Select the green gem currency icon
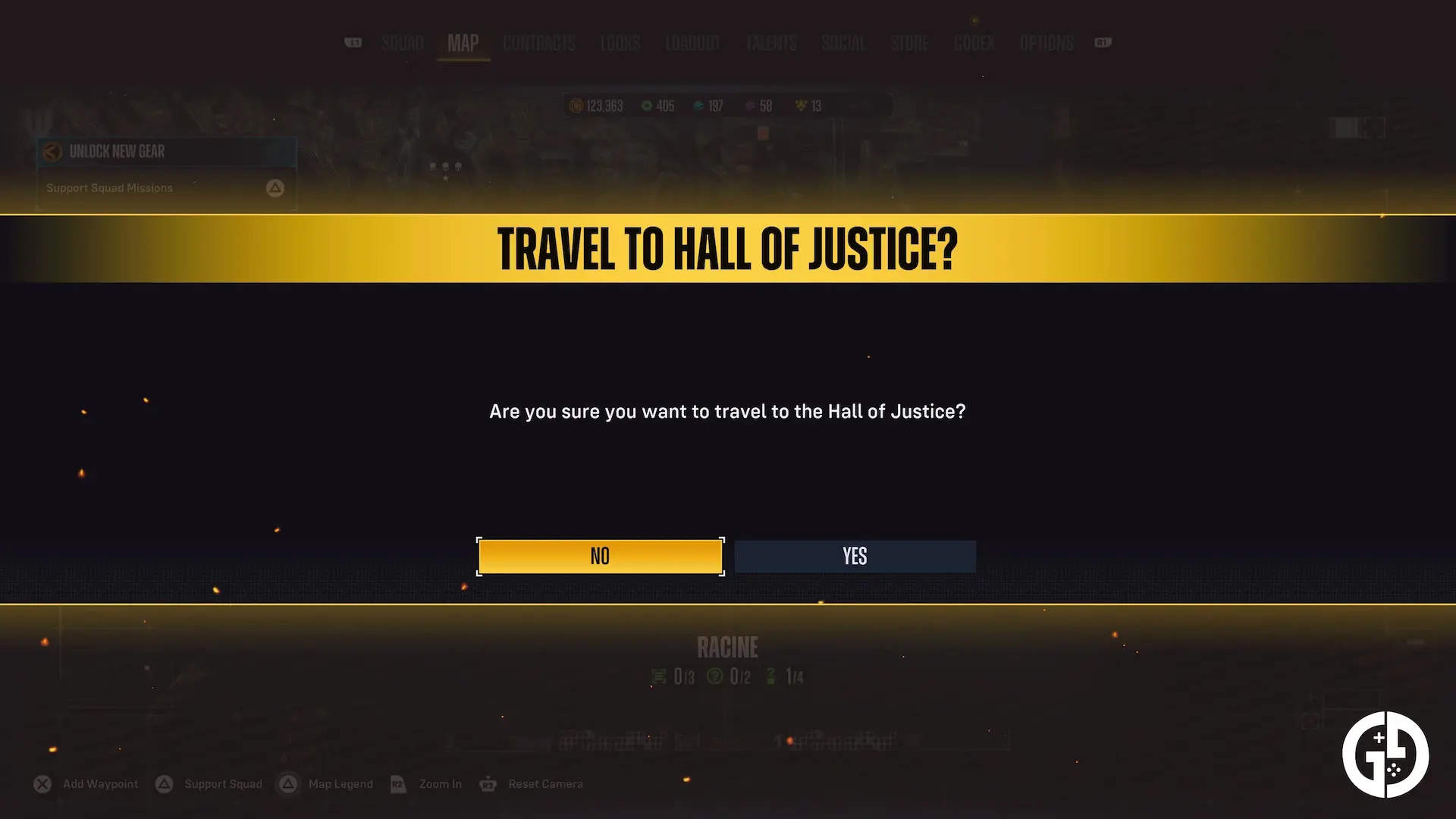 click(645, 106)
